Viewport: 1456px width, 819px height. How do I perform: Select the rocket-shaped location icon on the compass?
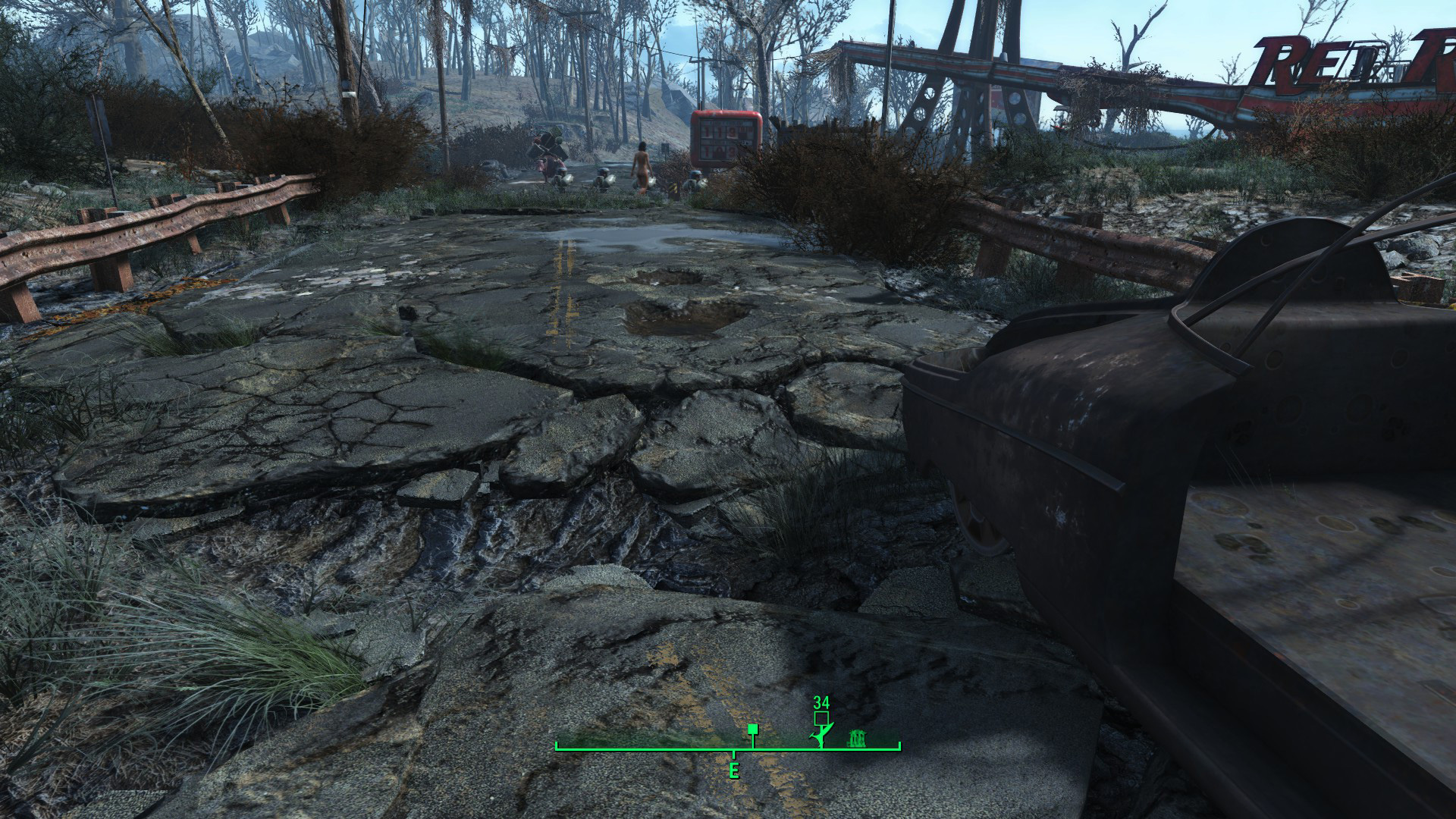point(820,736)
